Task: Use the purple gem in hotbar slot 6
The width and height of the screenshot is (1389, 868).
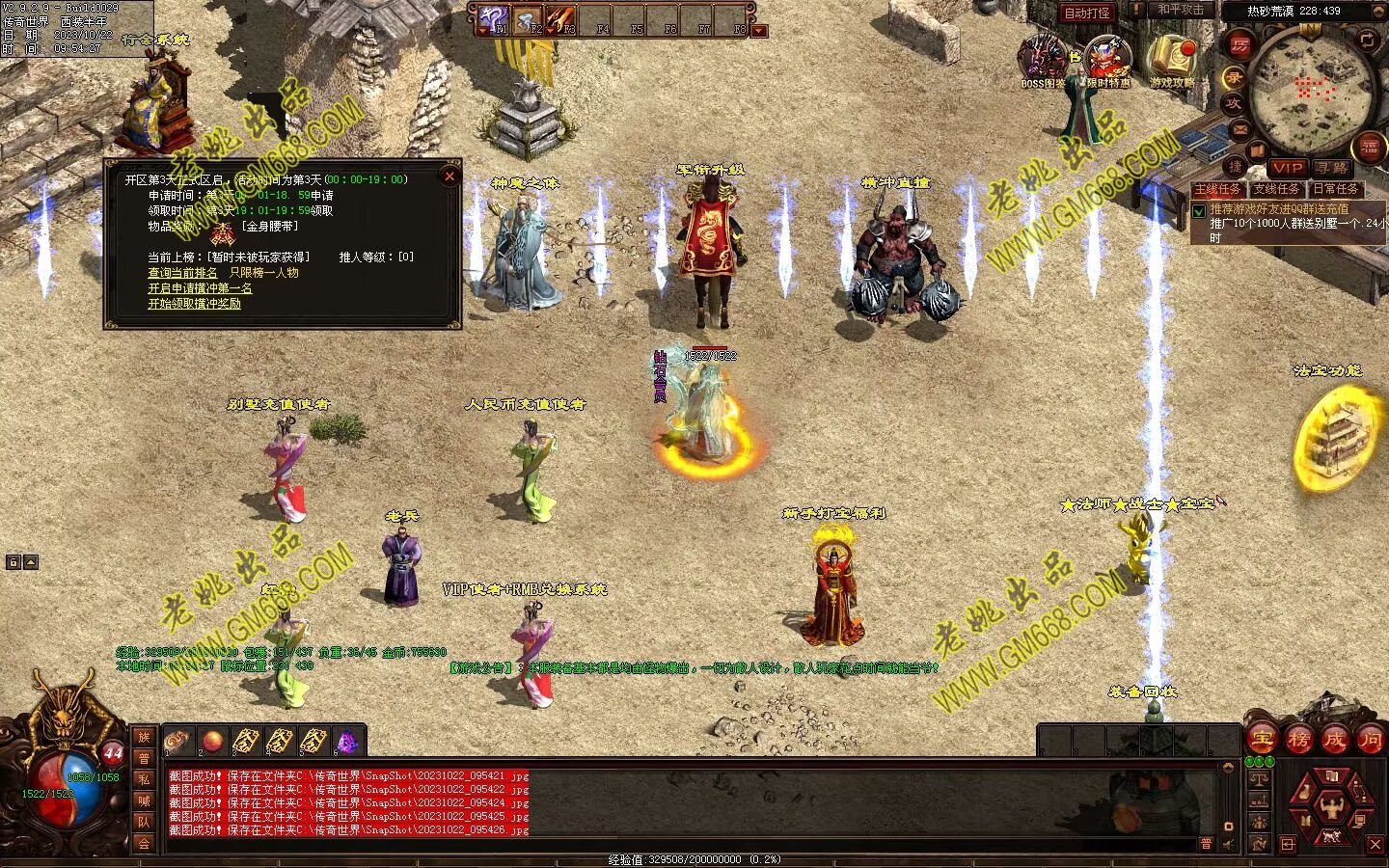Action: pyautogui.click(x=345, y=742)
